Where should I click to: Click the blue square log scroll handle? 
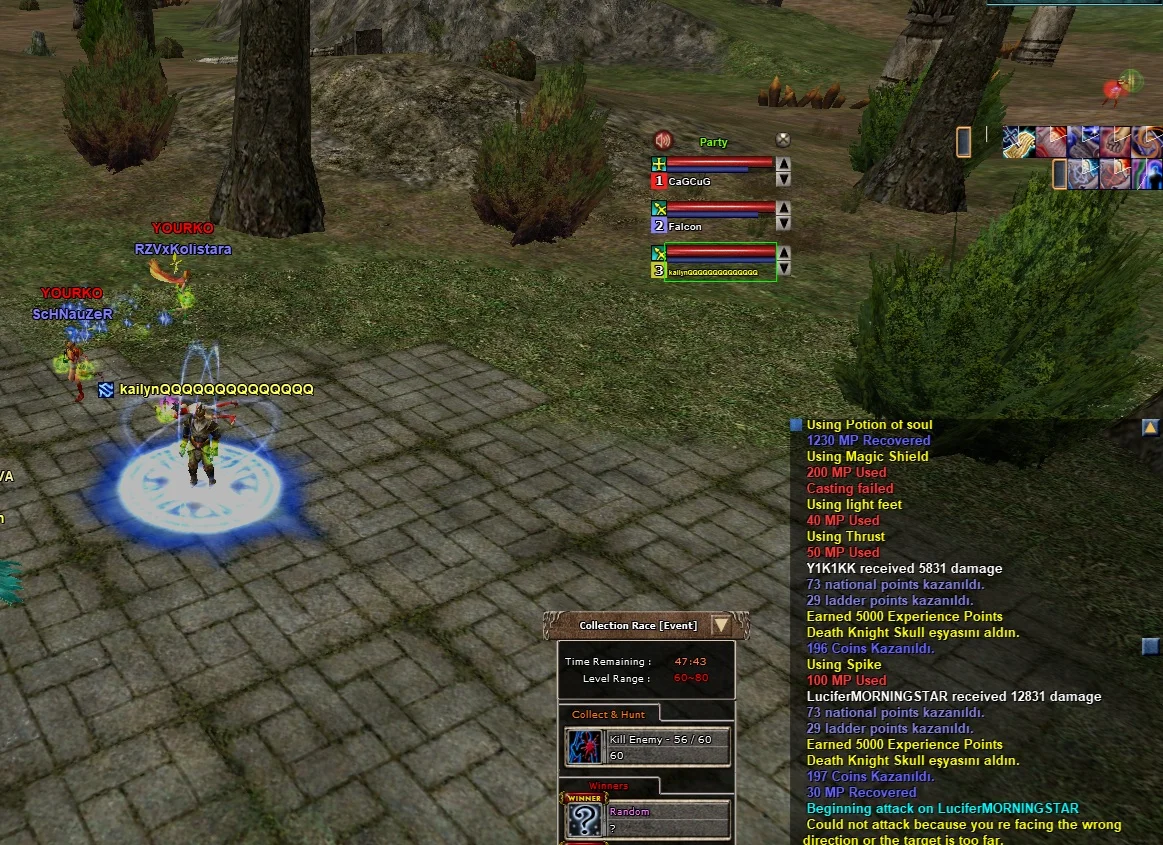[1150, 647]
